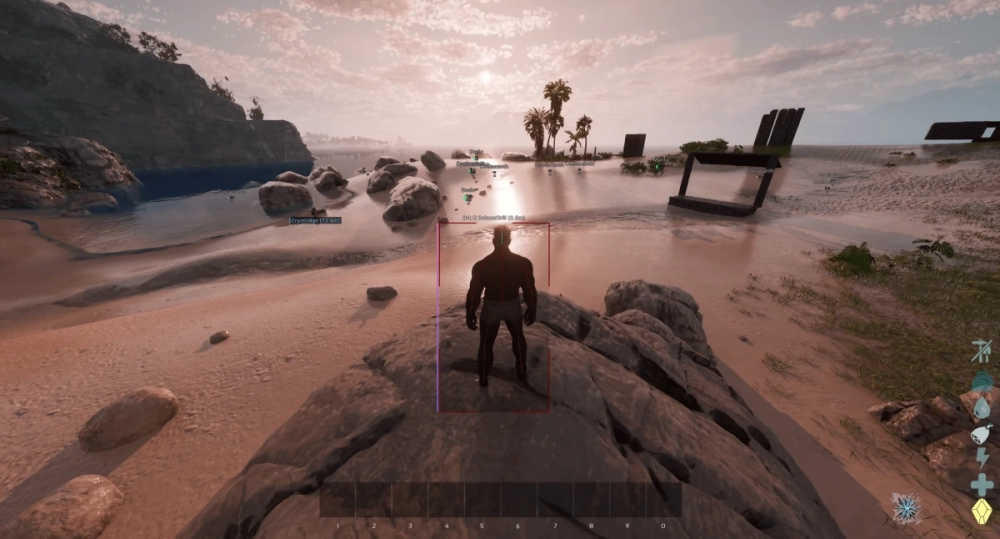Select hotbar slot number 1

tap(338, 500)
